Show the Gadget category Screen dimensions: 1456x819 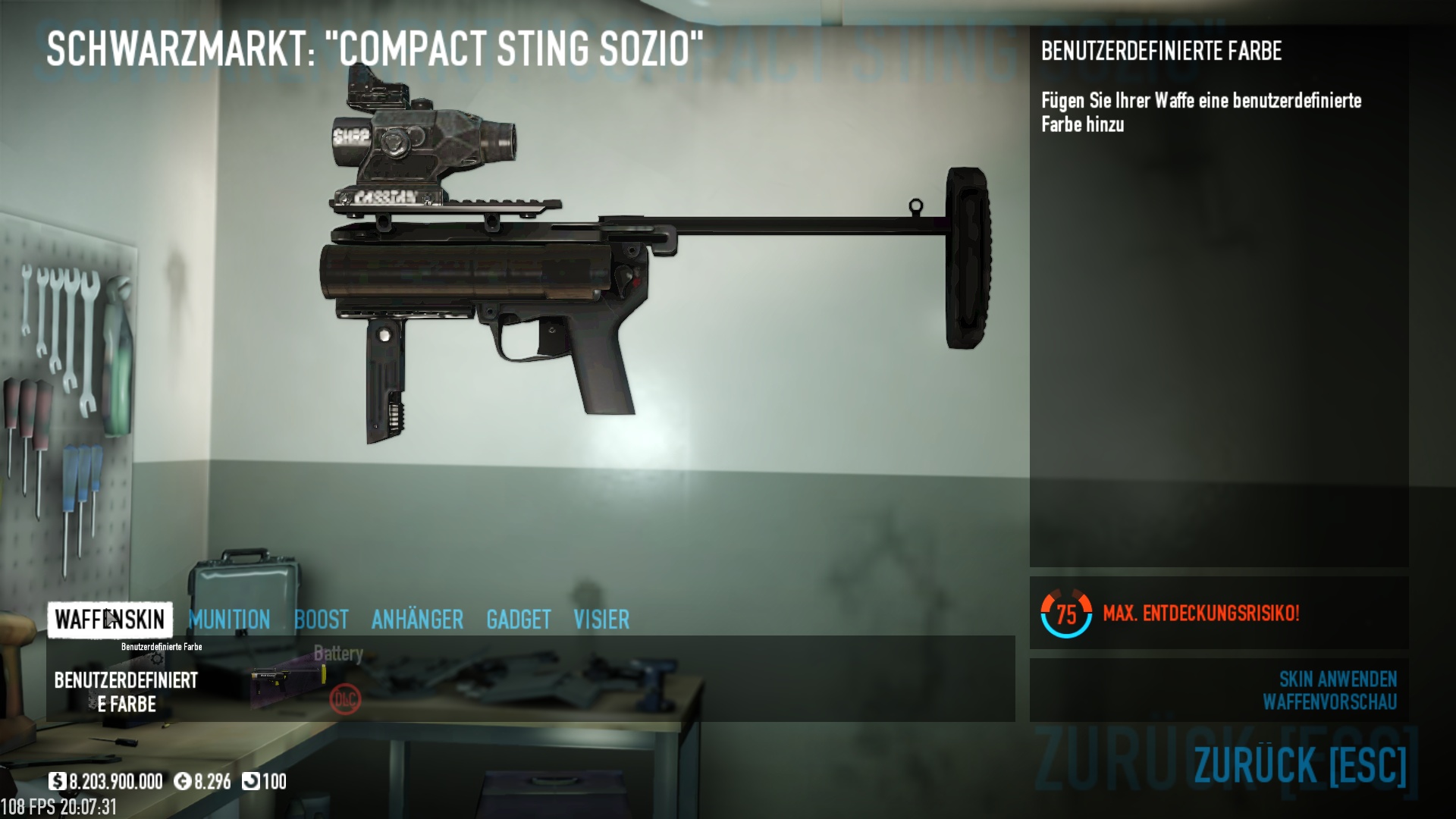(519, 620)
